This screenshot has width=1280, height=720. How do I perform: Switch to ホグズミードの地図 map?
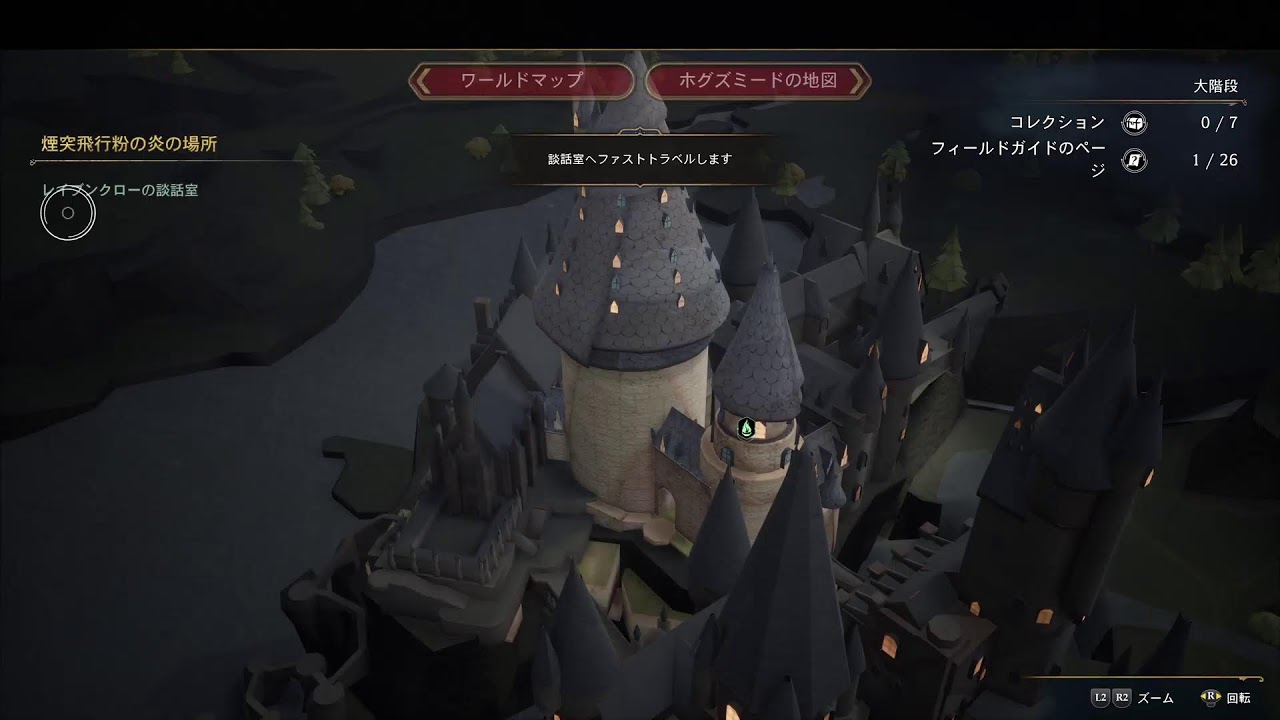(x=758, y=81)
